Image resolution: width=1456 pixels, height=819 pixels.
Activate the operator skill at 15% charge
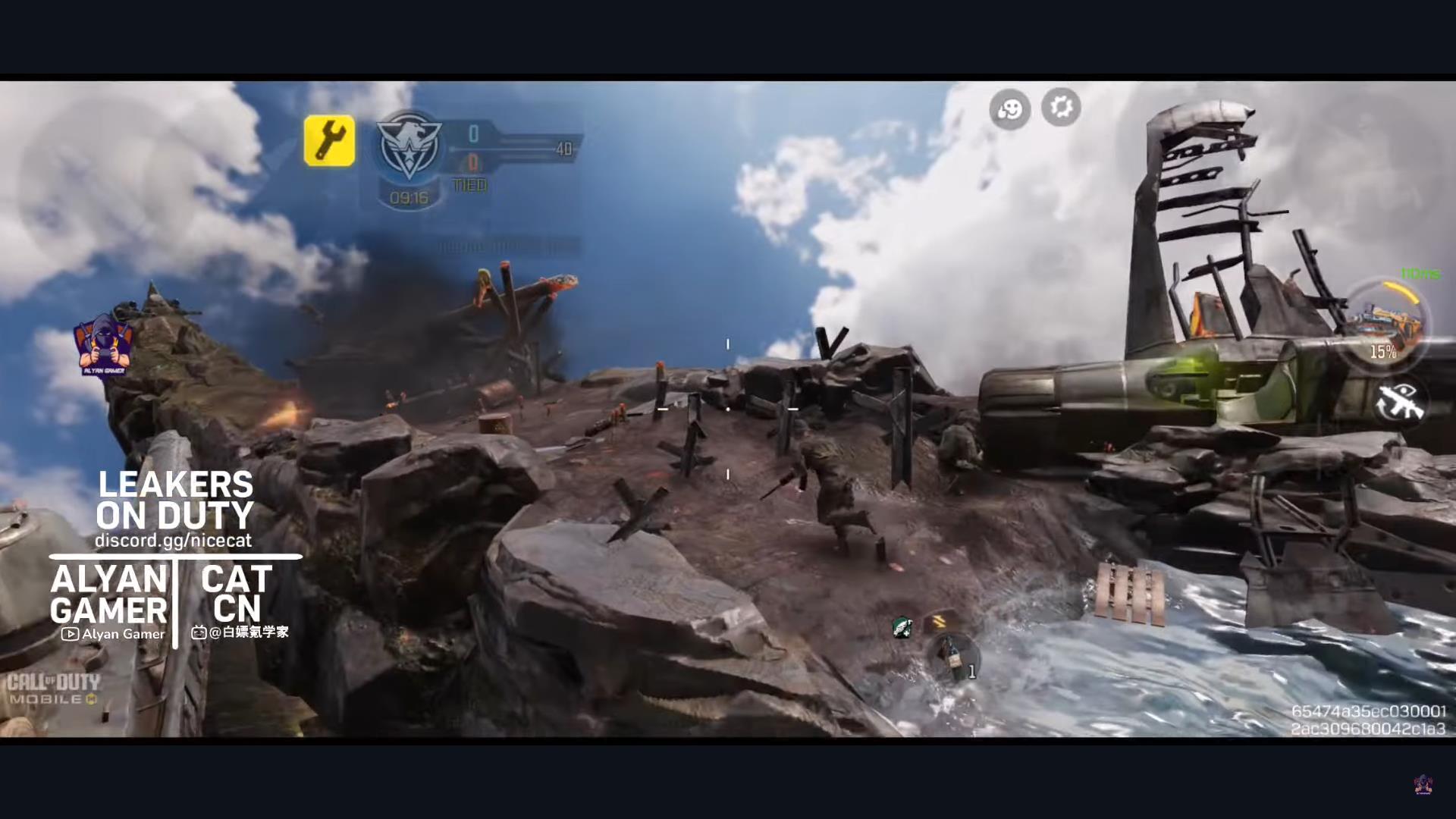[1383, 326]
